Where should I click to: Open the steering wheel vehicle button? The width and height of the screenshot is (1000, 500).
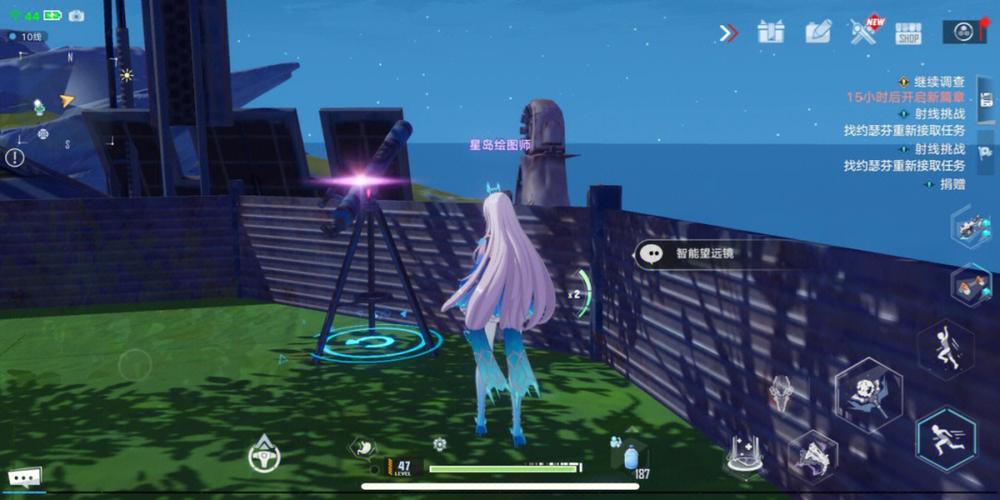(x=264, y=454)
